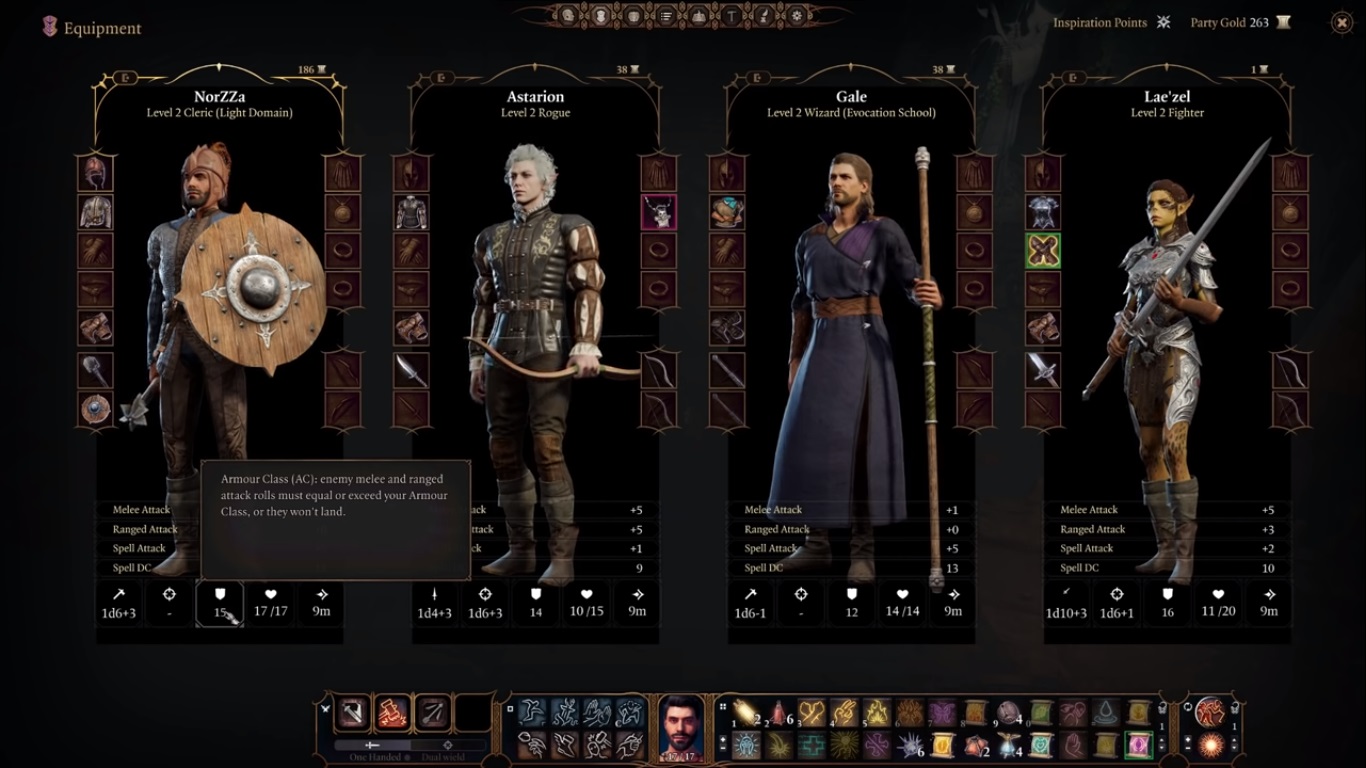
Task: Toggle the circular swap arrows near the right hotbar
Action: click(x=1188, y=707)
